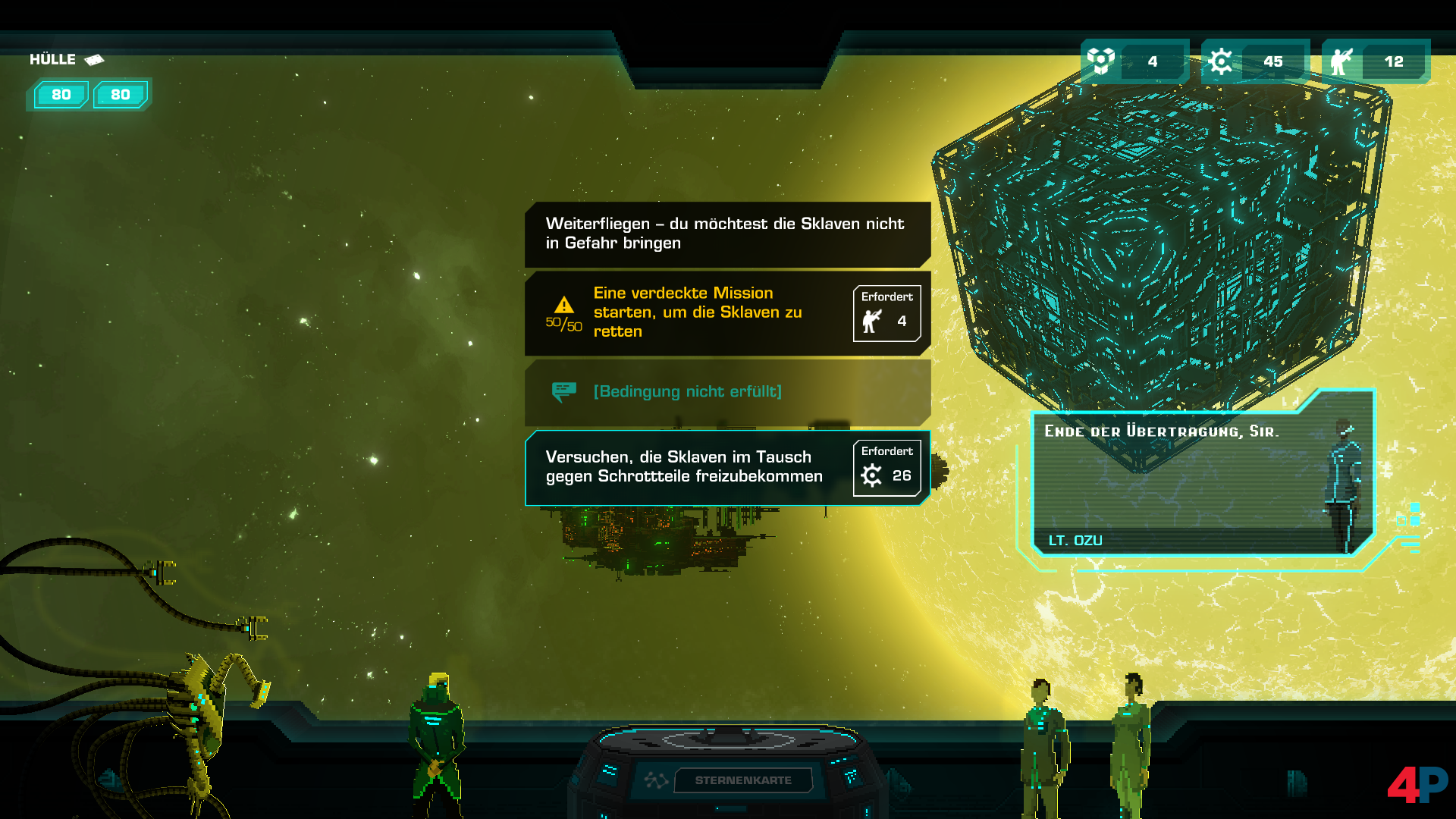Viewport: 1456px width, 819px height.
Task: Click Lt. Ozu's transmission panel
Action: (x=1202, y=478)
